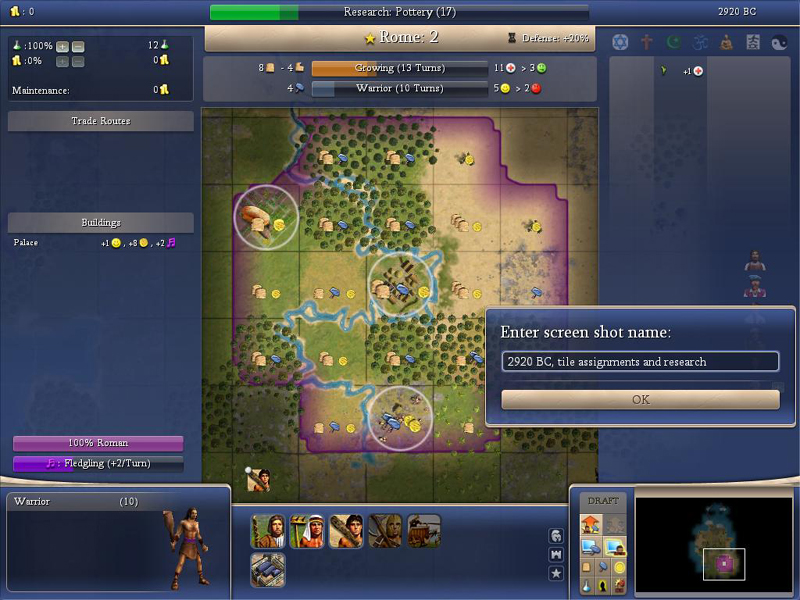Click the Islam crescent icon
The width and height of the screenshot is (800, 600).
673,42
